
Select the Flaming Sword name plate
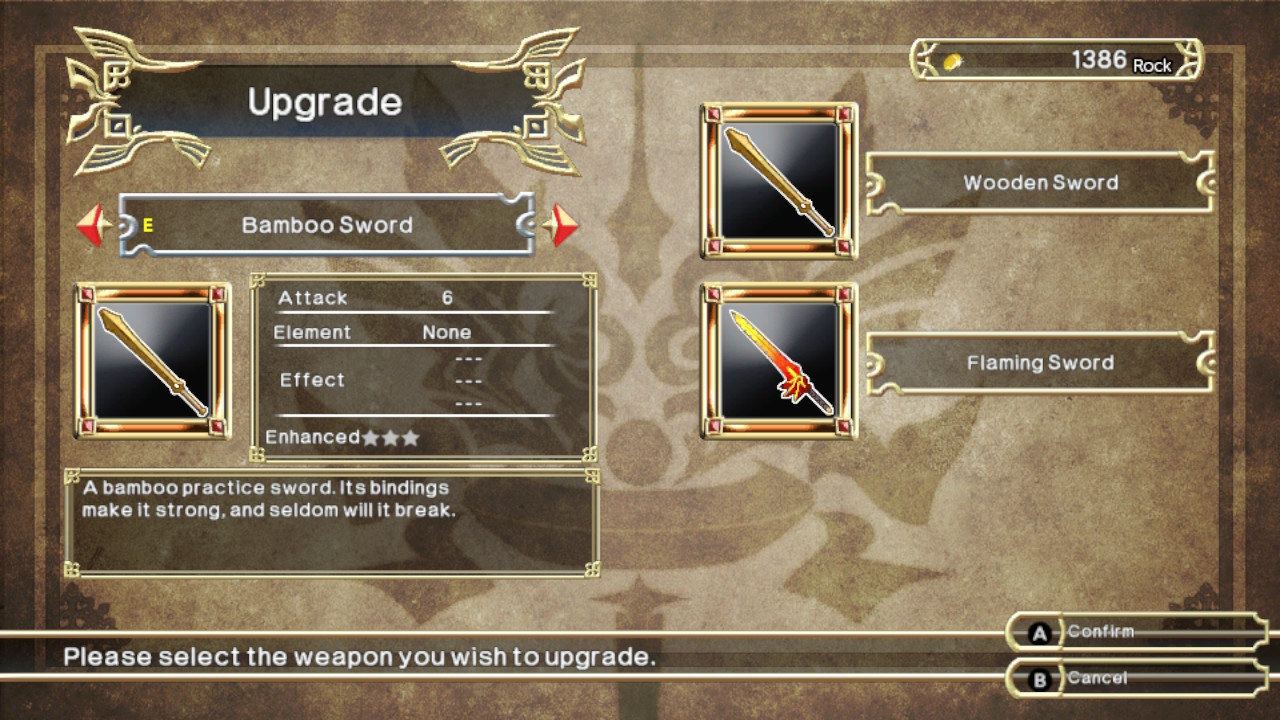tap(1040, 362)
